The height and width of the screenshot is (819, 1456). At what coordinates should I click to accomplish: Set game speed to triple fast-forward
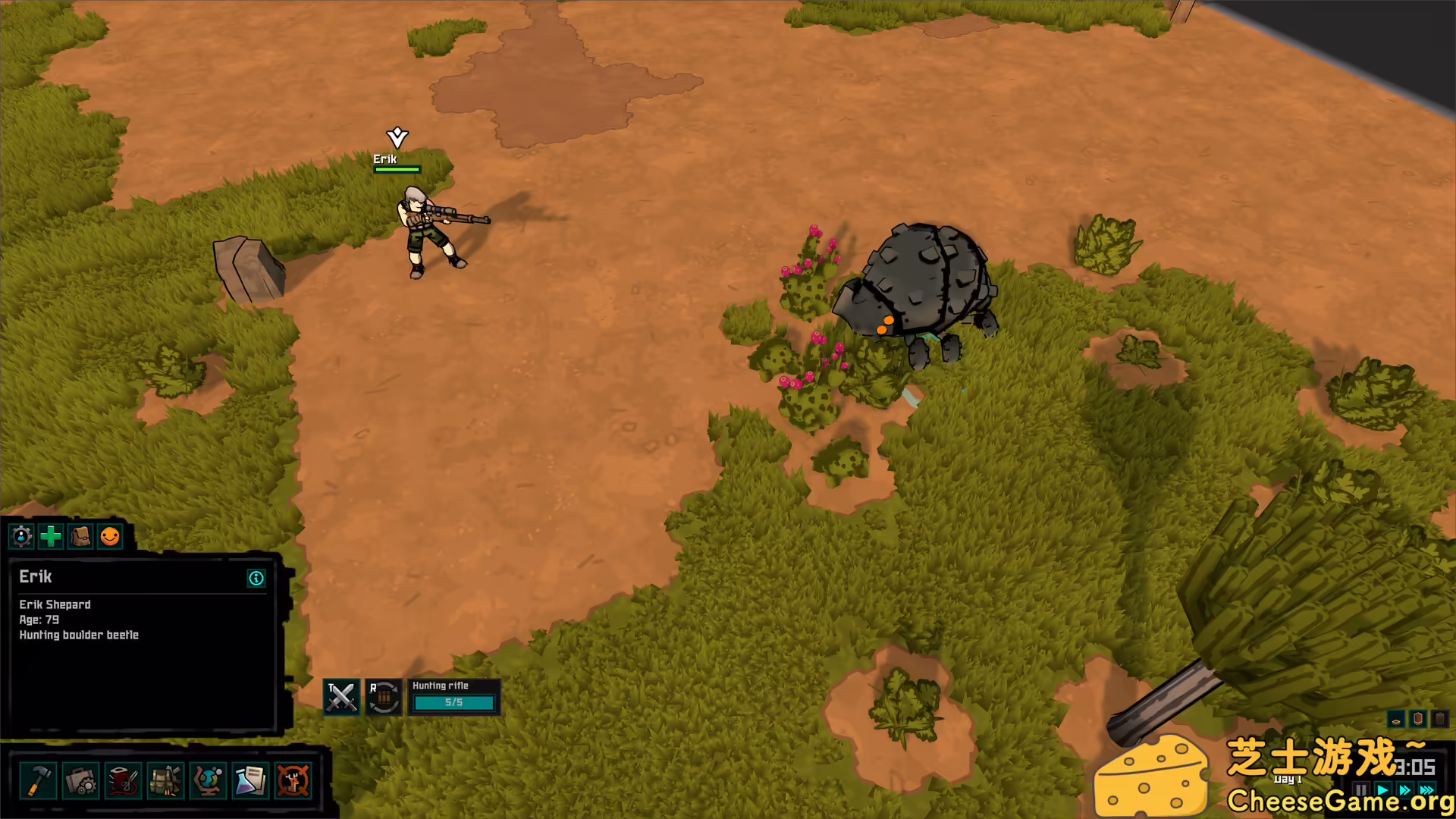point(1427,790)
